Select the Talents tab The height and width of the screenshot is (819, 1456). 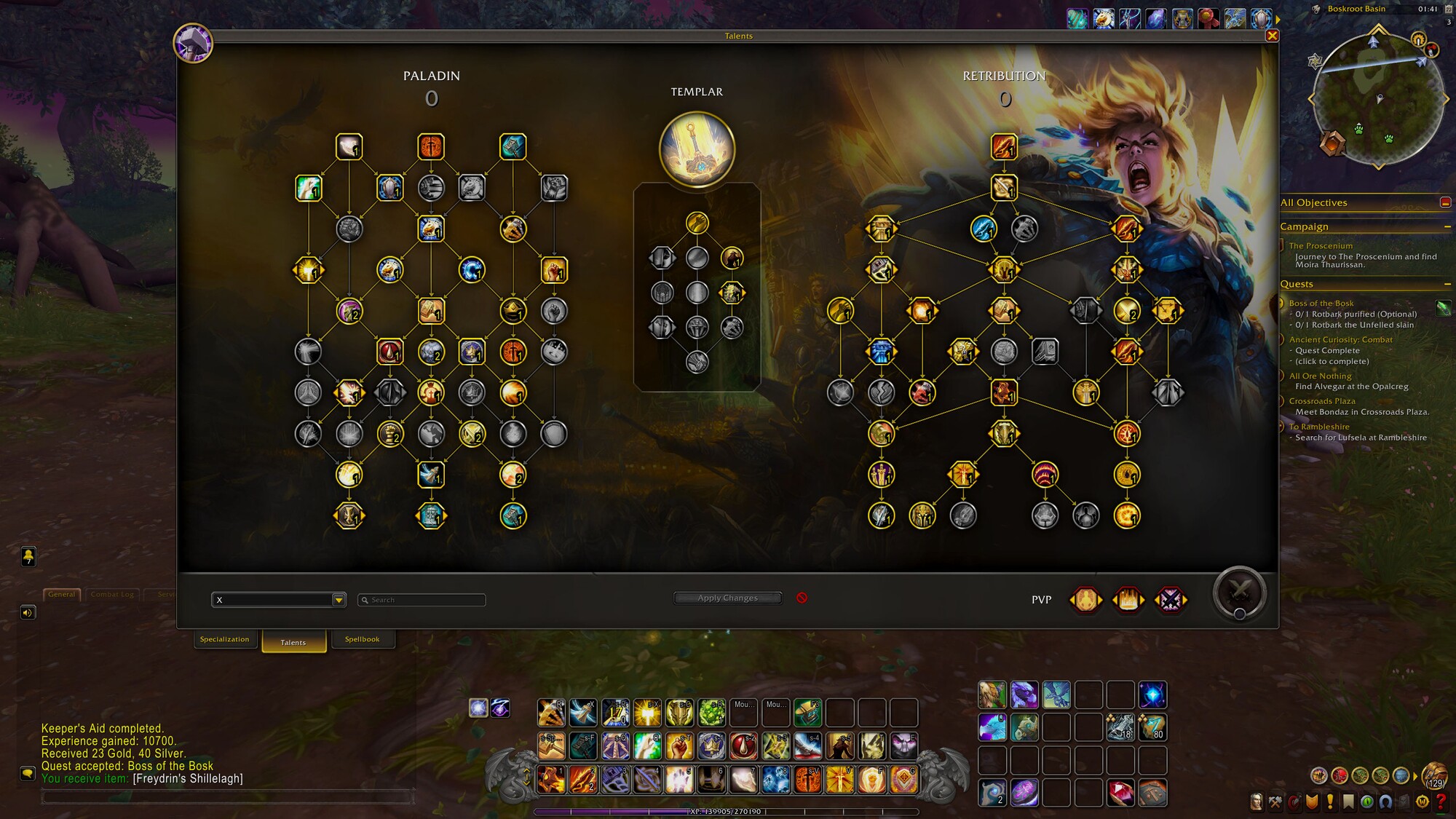[x=293, y=642]
